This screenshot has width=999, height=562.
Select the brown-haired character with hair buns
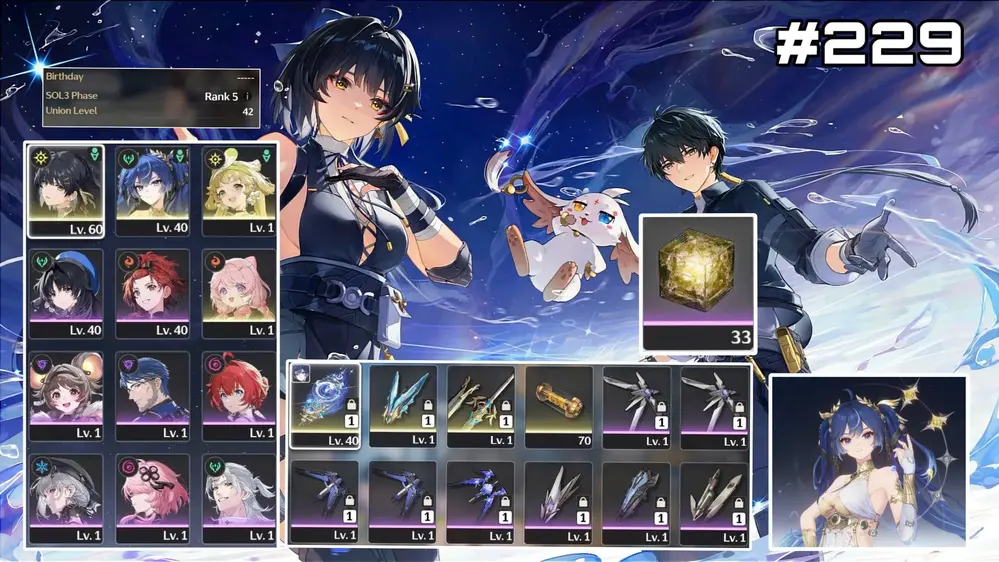click(66, 396)
